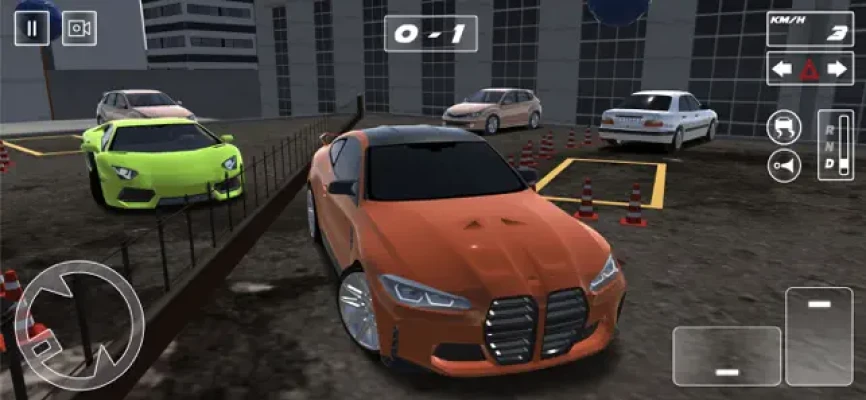The image size is (866, 400).
Task: Pause the game
Action: pos(31,28)
